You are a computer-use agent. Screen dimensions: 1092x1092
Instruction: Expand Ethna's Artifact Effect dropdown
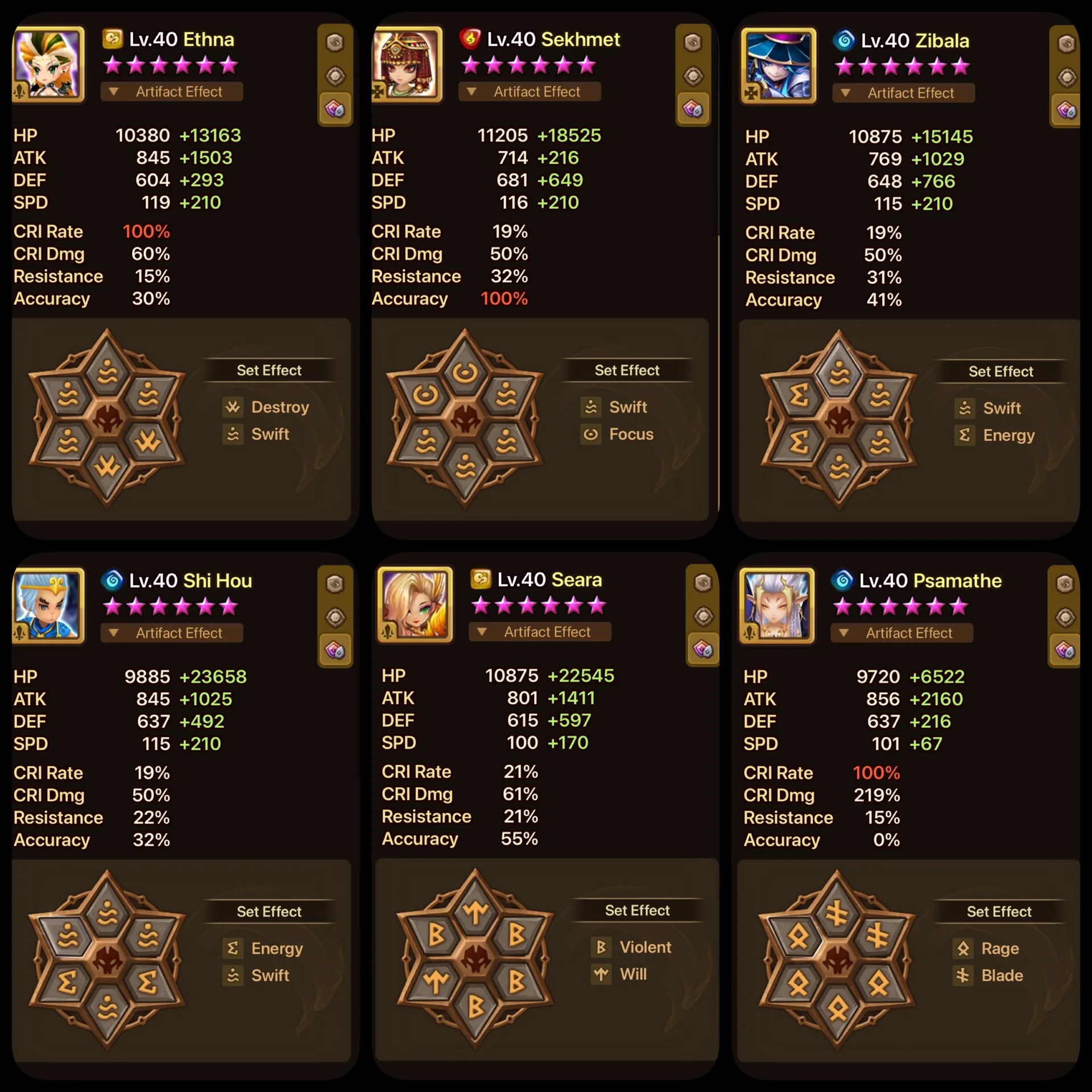[x=171, y=92]
